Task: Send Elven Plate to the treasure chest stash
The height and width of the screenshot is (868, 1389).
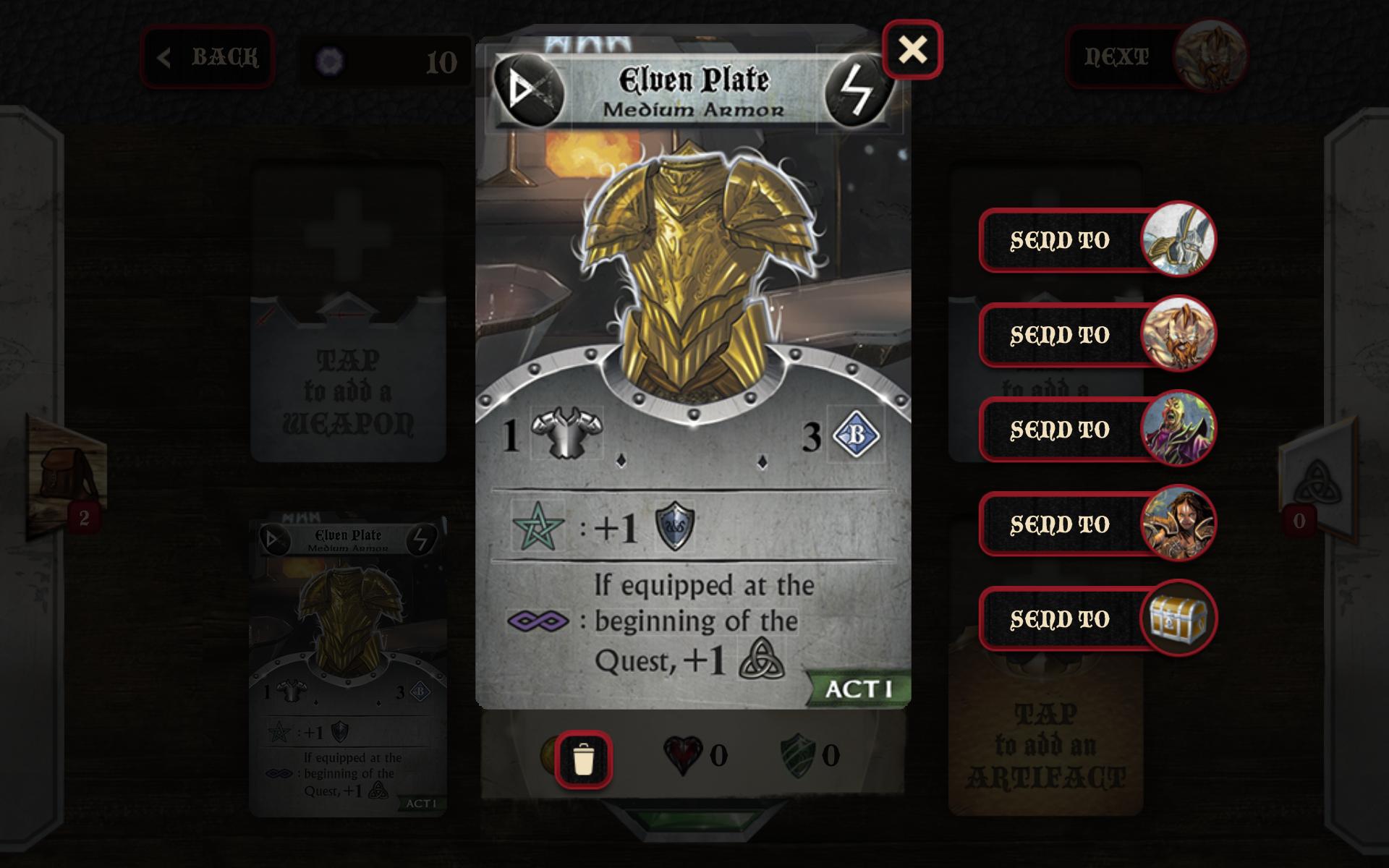Action: (x=1060, y=618)
